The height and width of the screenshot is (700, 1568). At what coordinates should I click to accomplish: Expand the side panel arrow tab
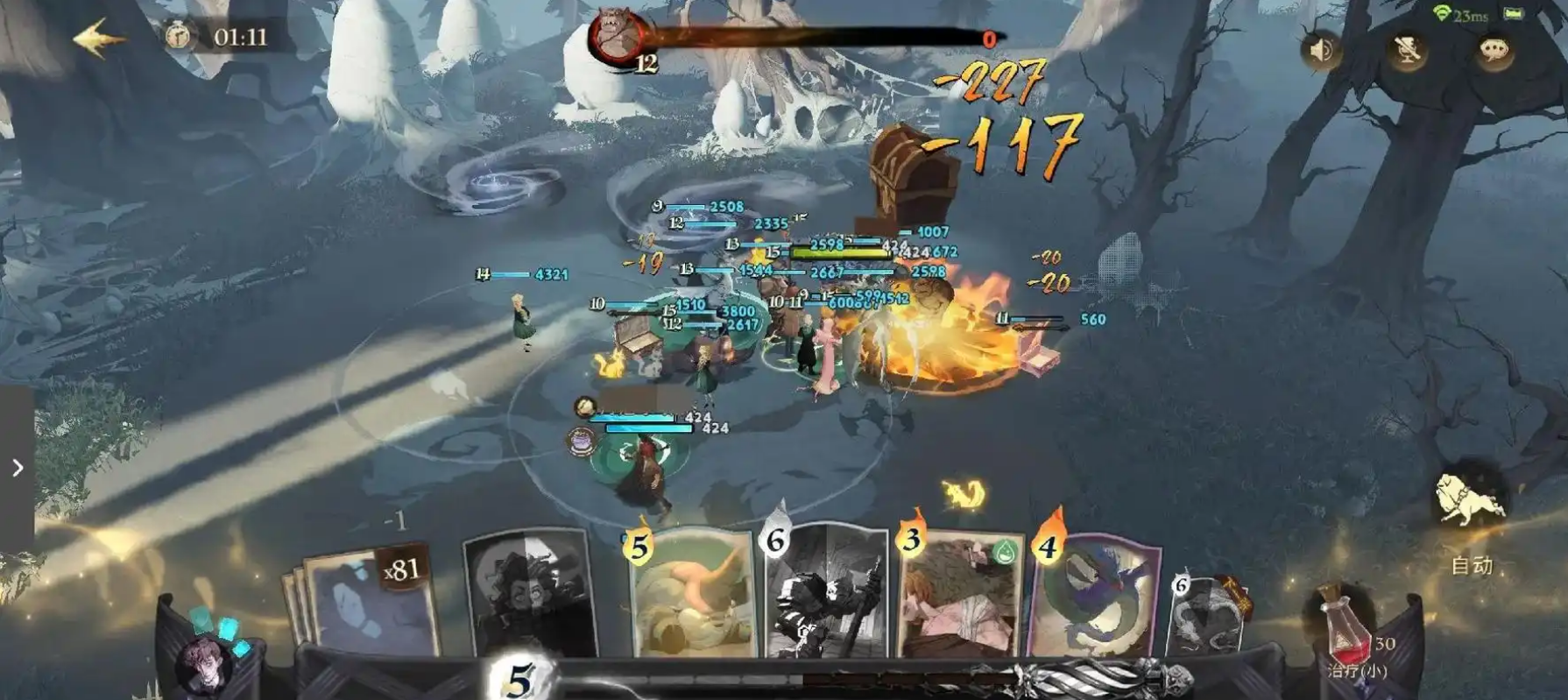pyautogui.click(x=17, y=468)
